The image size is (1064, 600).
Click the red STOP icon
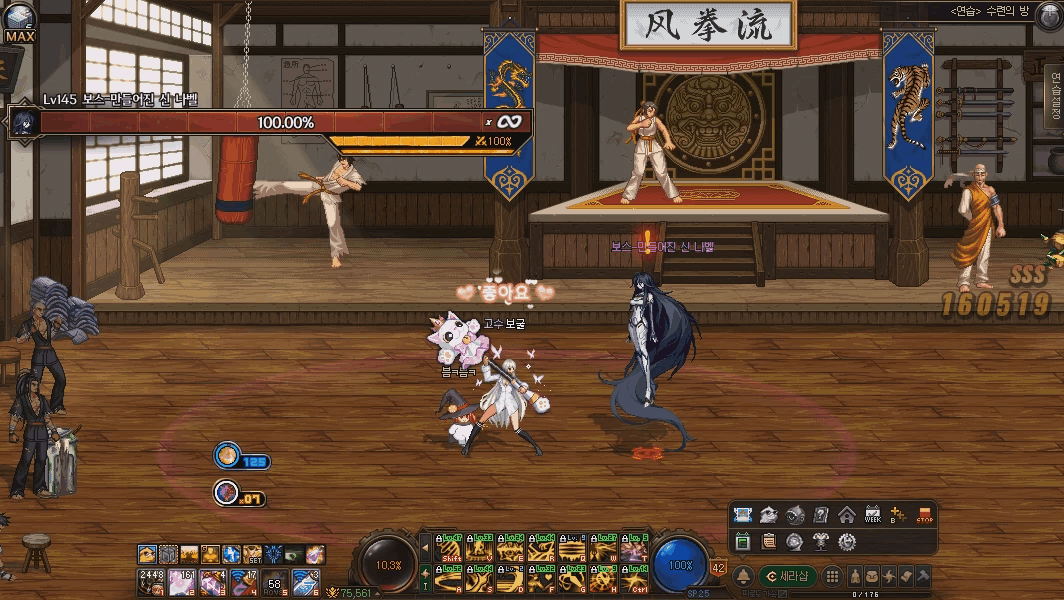pyautogui.click(x=925, y=516)
